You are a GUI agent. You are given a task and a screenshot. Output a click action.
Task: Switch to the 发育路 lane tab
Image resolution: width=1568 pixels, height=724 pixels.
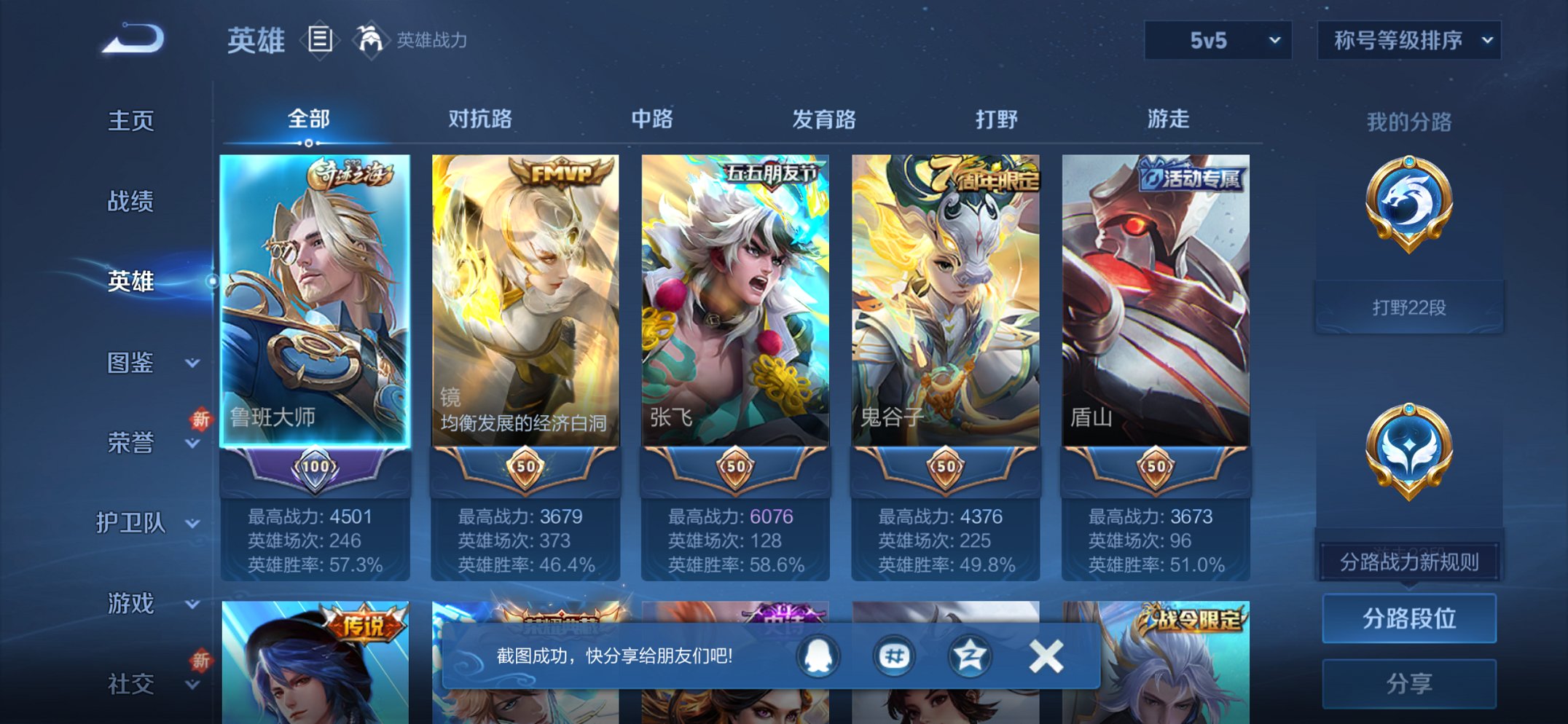(x=823, y=120)
